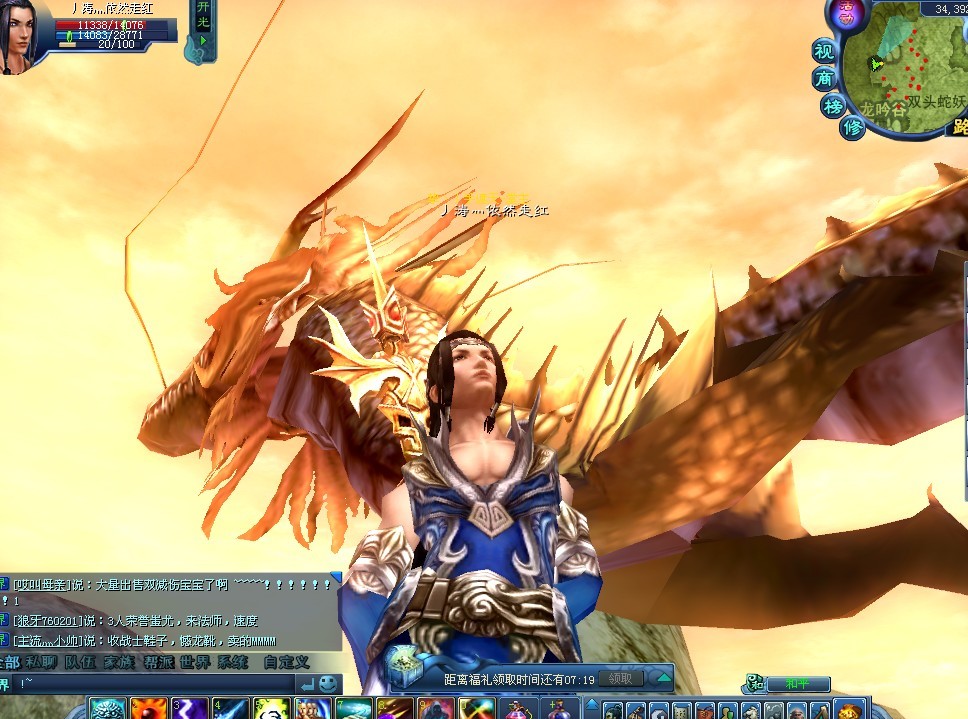This screenshot has width=968, height=719.
Task: Select the 家族 chat tab
Action: pyautogui.click(x=118, y=662)
